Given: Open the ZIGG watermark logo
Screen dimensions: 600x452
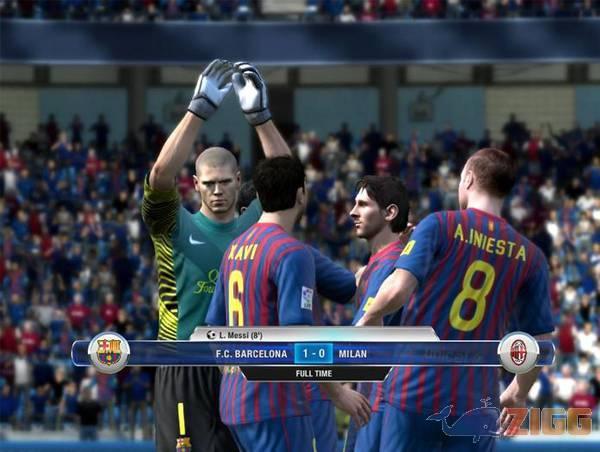Looking at the screenshot, I should [510, 422].
